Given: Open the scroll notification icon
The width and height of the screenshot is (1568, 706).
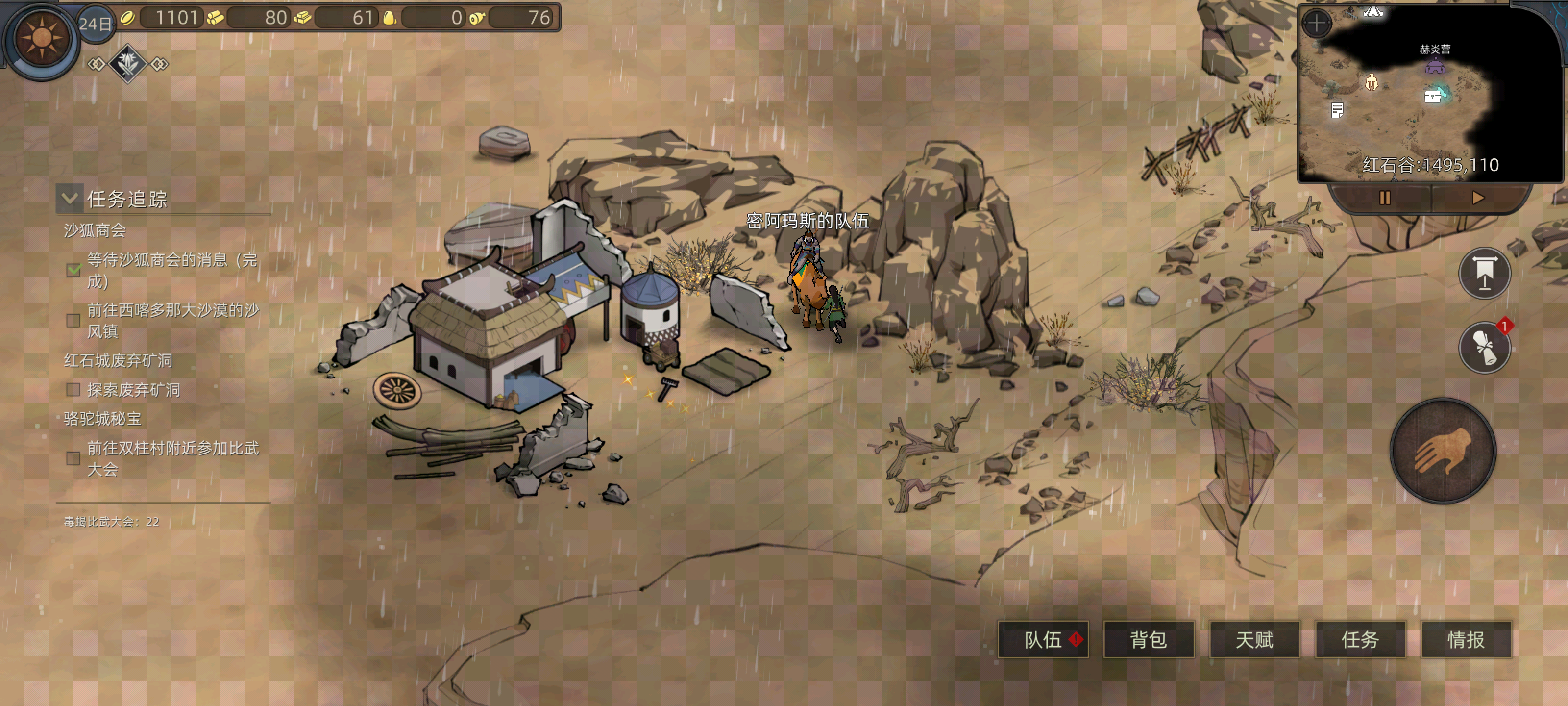Looking at the screenshot, I should coord(1485,348).
